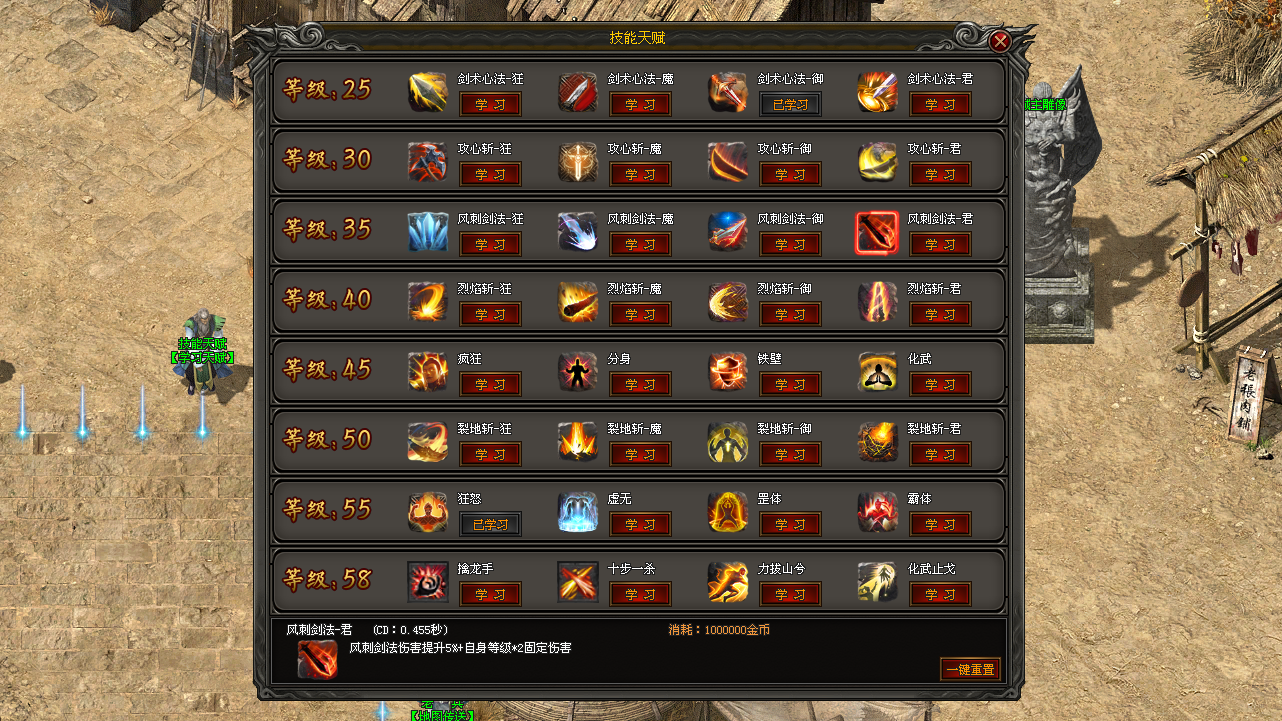Select the 风刺剑法-君 highlighted skill icon
Screen dimensions: 1282x721
pos(877,233)
